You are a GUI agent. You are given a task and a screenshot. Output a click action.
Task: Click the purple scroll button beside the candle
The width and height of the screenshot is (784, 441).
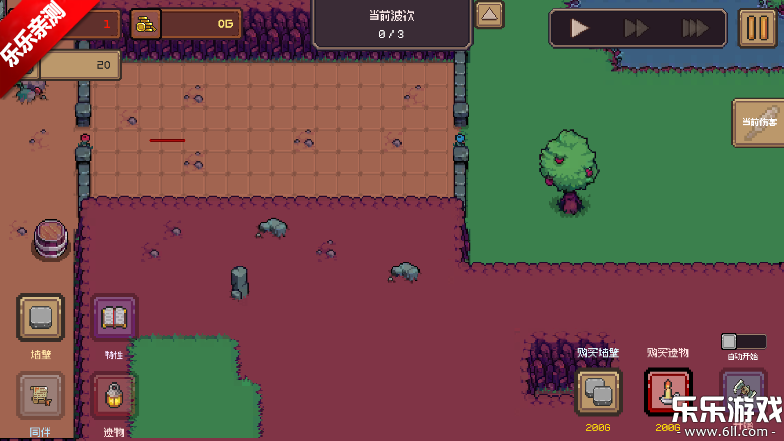(743, 392)
